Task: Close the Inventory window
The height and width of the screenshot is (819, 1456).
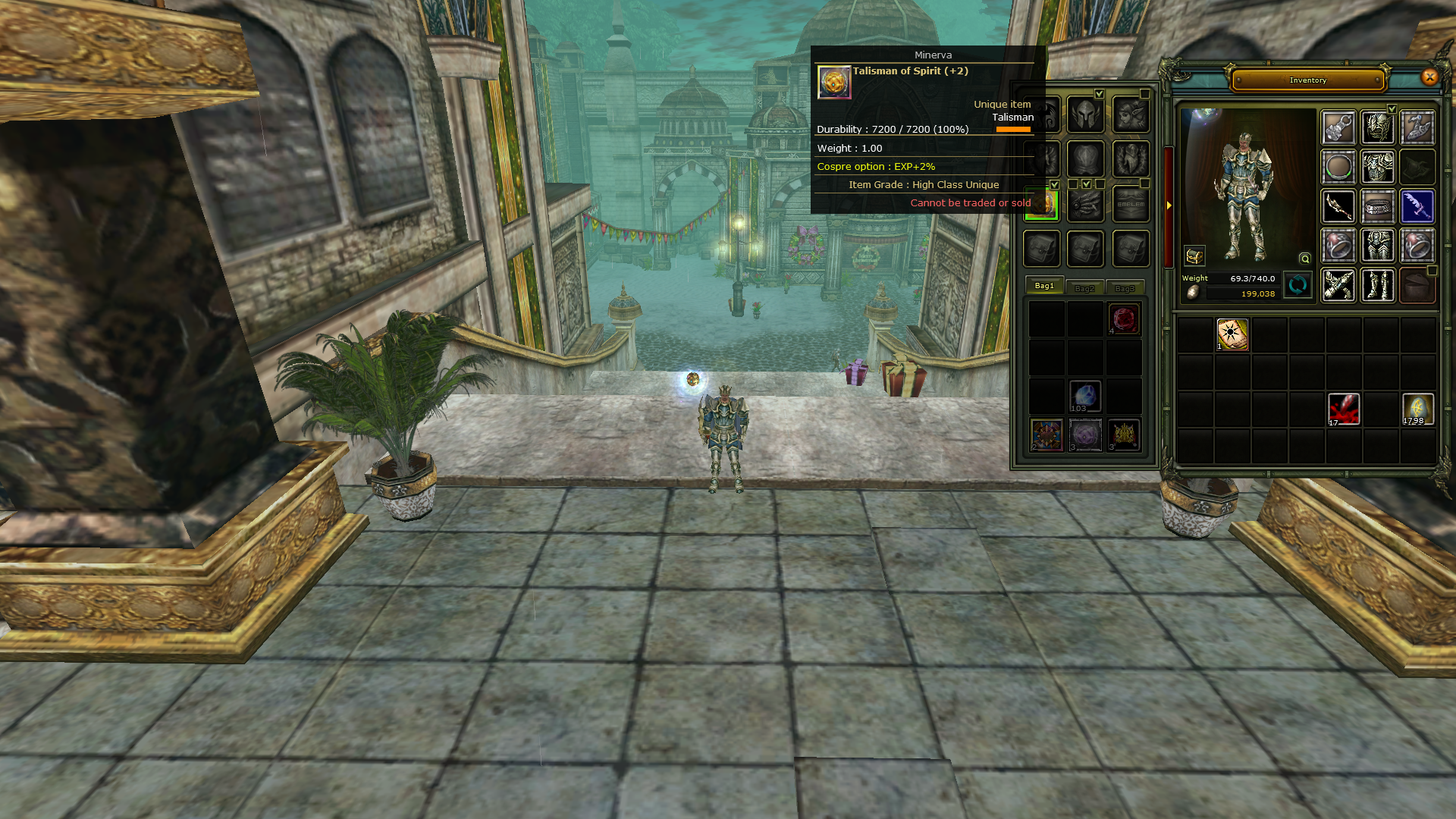Action: point(1429,78)
